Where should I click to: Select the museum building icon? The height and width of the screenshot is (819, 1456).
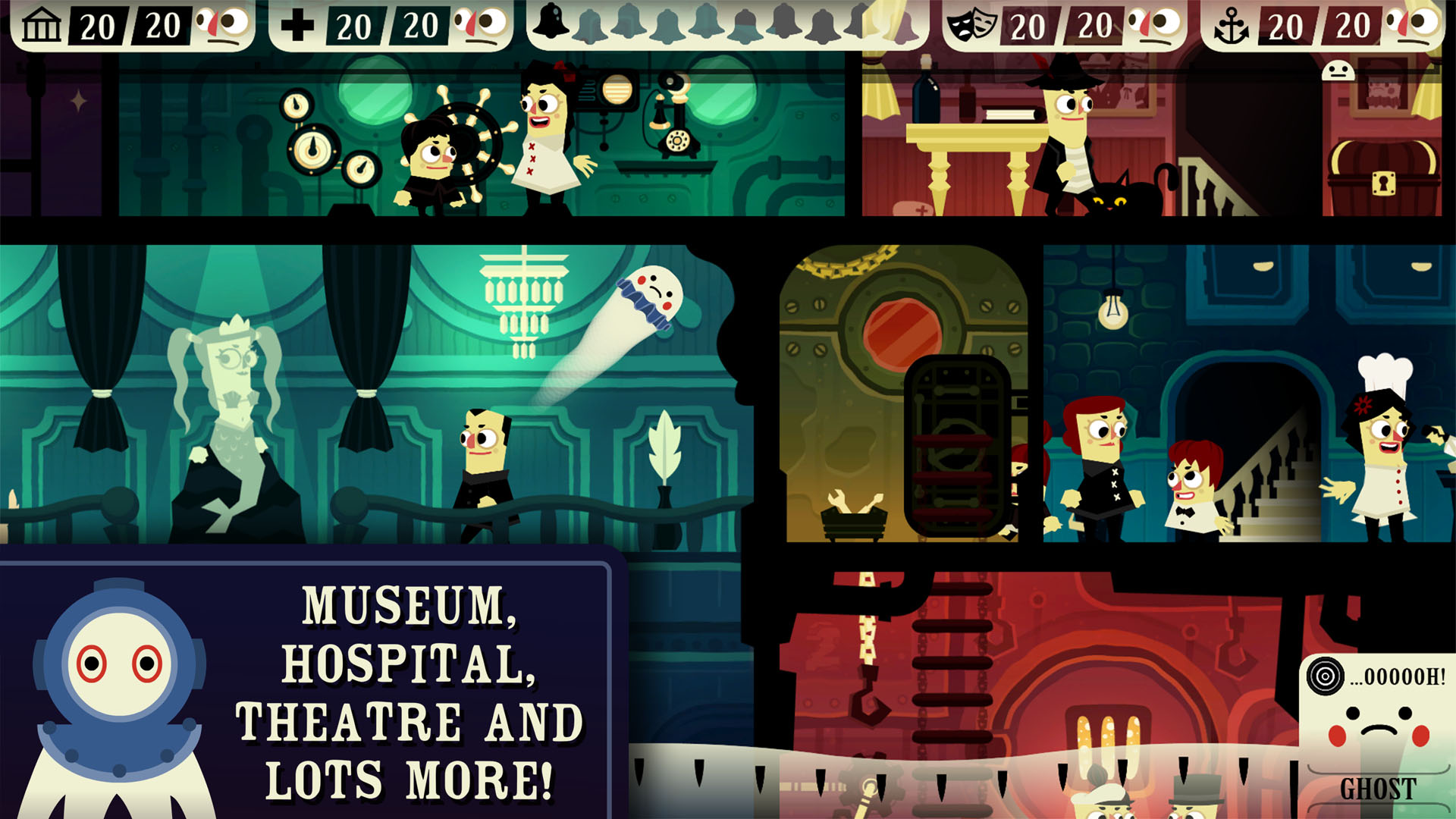click(41, 26)
